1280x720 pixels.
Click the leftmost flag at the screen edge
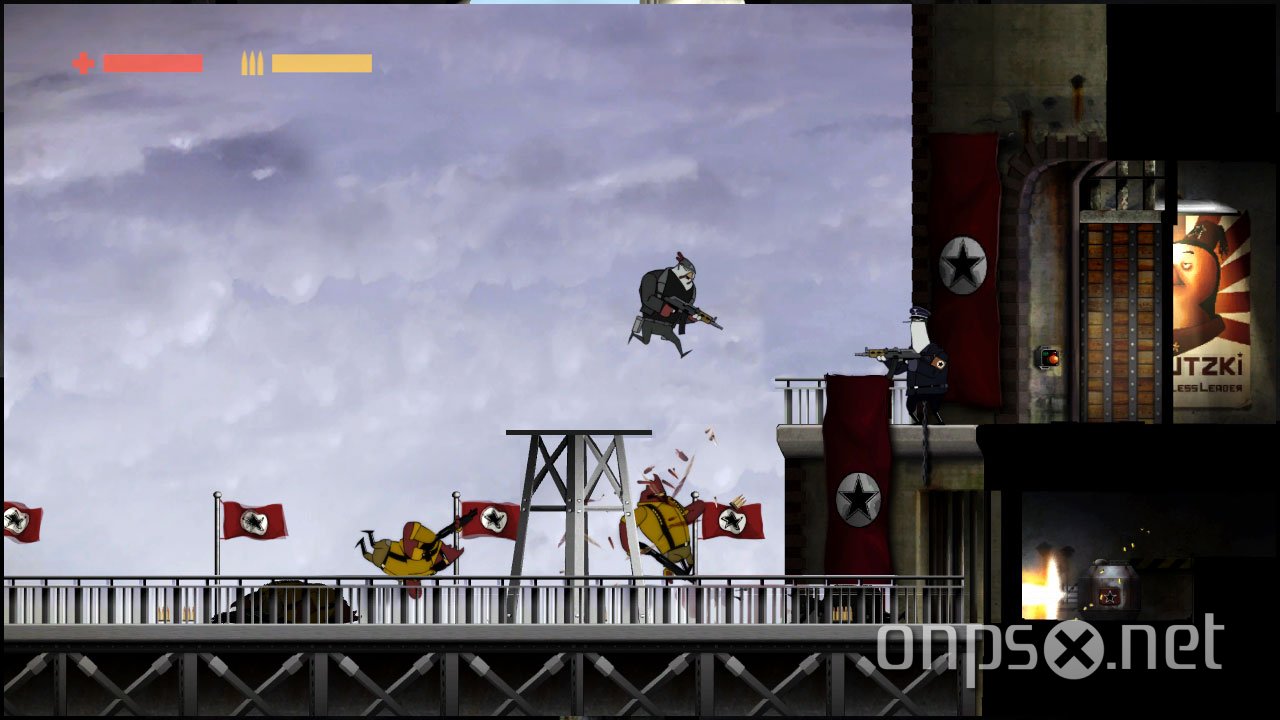(x=20, y=520)
